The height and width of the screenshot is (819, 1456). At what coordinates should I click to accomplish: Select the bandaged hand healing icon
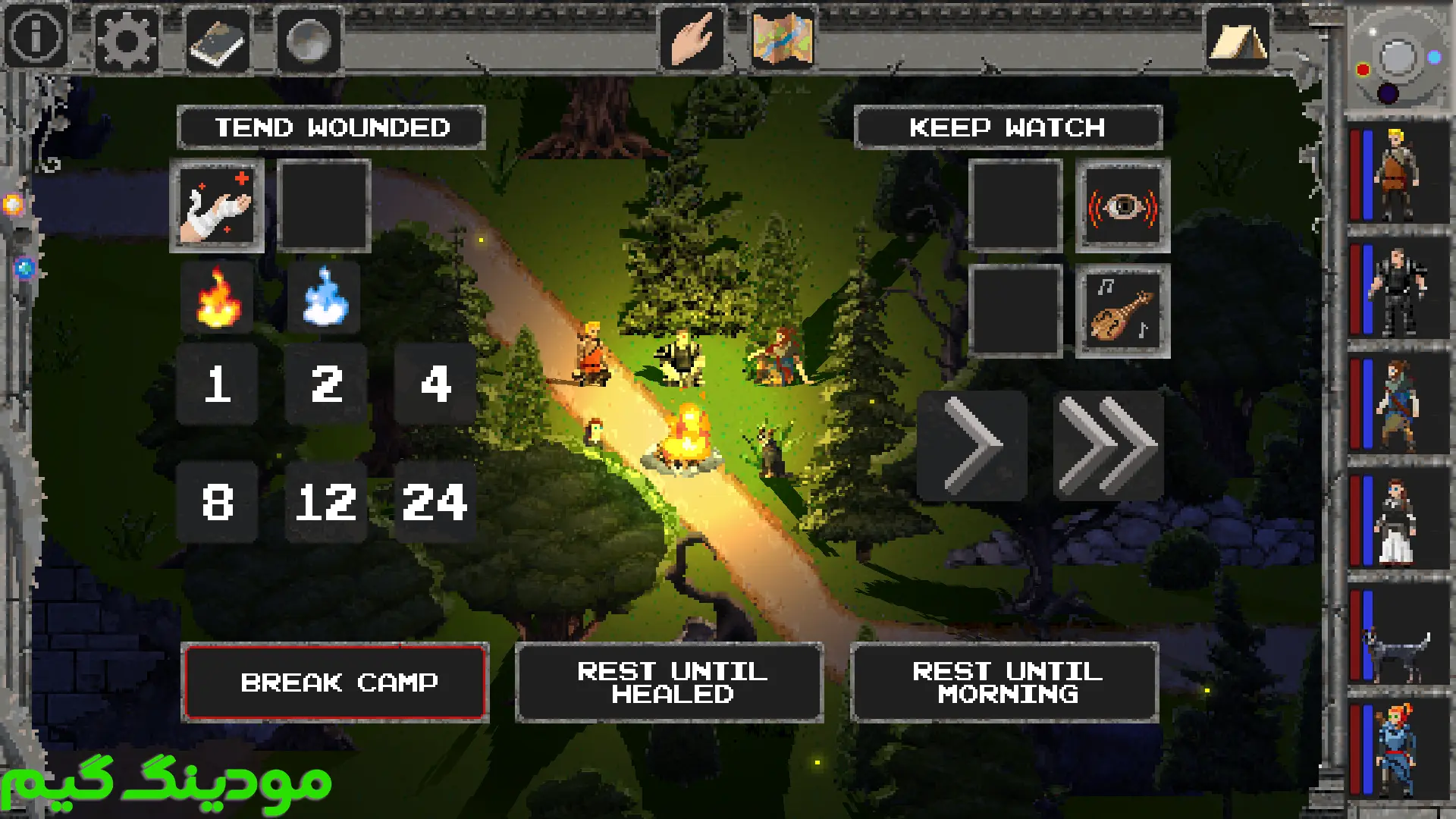(x=217, y=206)
